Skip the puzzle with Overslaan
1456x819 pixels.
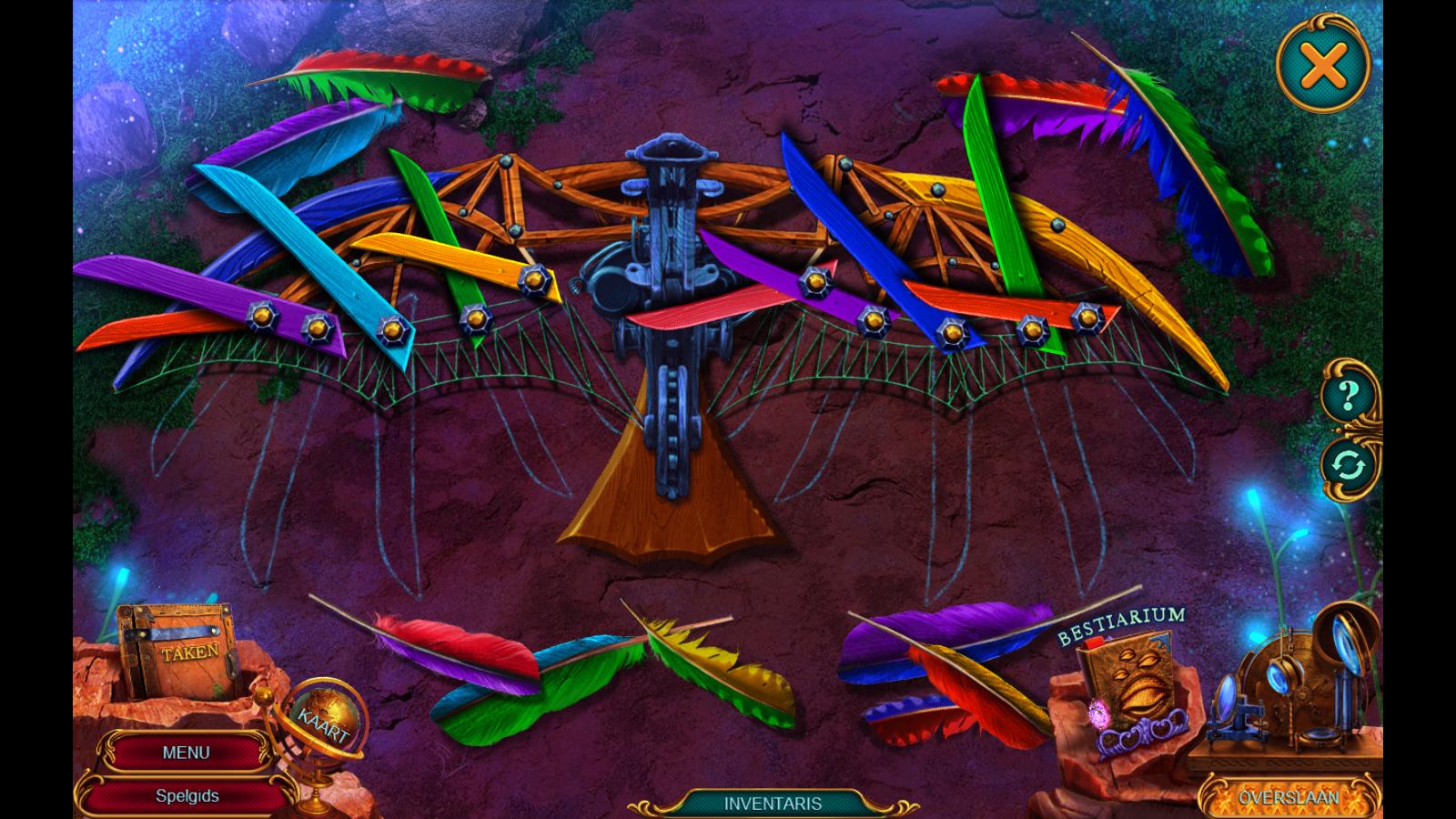(1287, 797)
